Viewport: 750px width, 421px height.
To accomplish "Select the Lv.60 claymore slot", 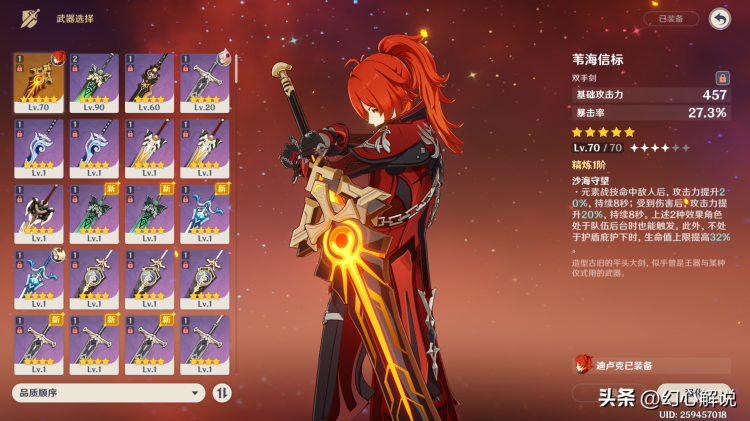I will pos(149,83).
